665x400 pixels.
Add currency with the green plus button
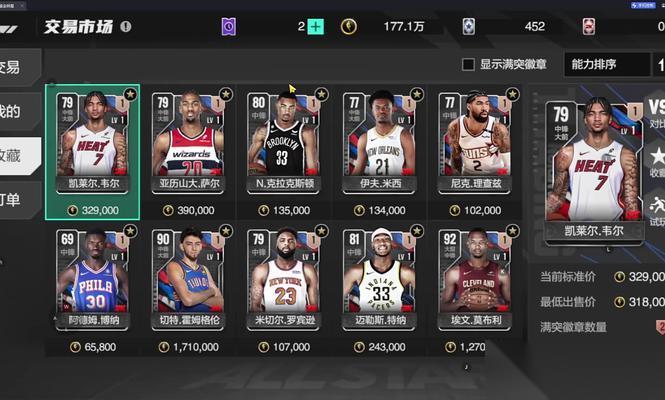point(316,27)
